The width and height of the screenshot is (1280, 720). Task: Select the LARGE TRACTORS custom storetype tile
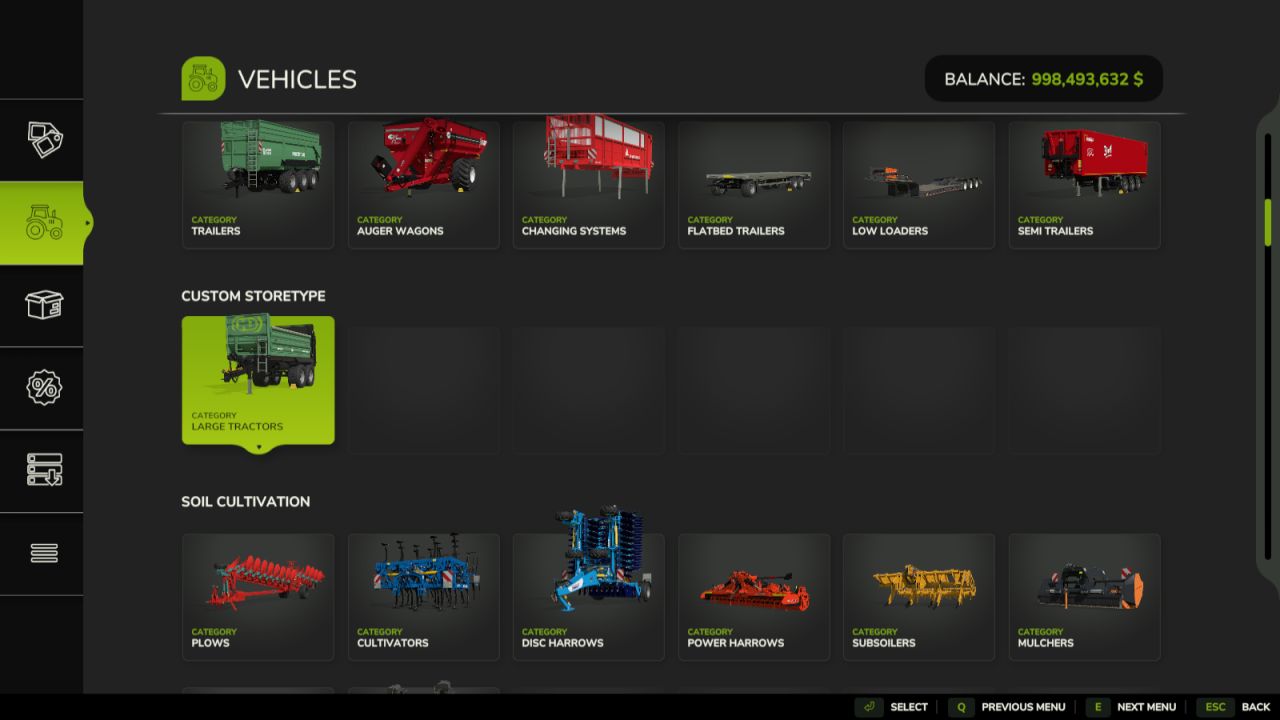tap(257, 379)
